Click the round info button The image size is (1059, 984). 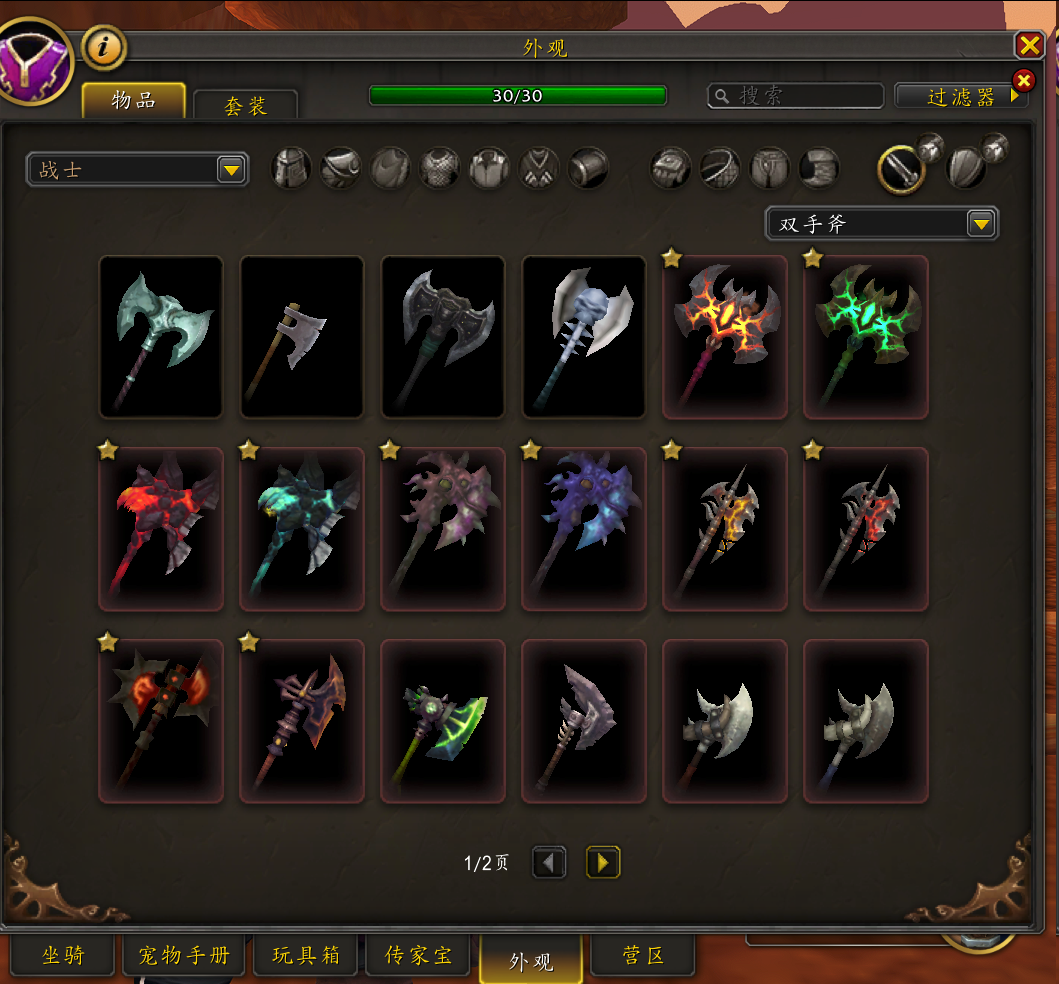pos(104,46)
